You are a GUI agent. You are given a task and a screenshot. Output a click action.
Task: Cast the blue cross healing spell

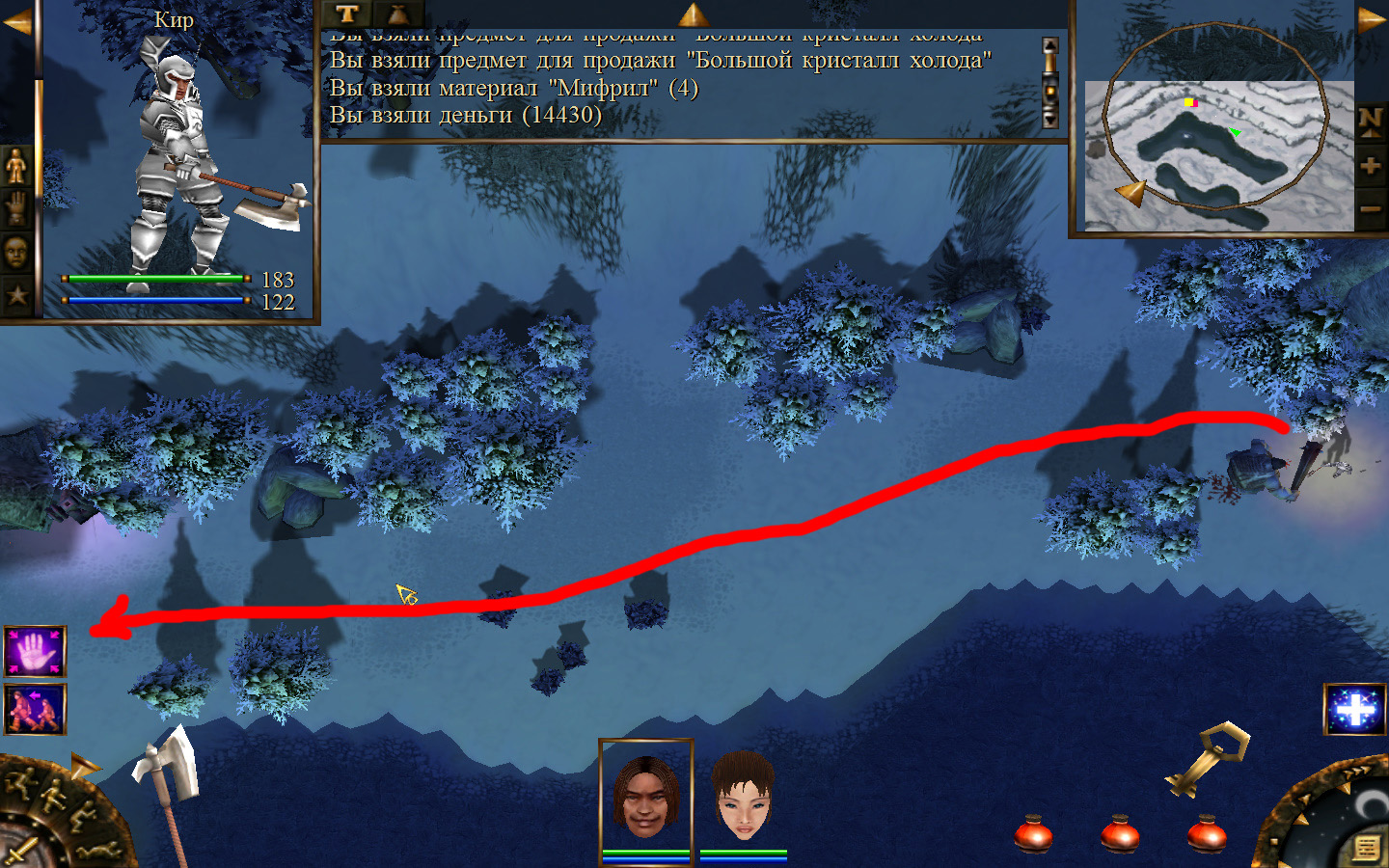[1355, 710]
